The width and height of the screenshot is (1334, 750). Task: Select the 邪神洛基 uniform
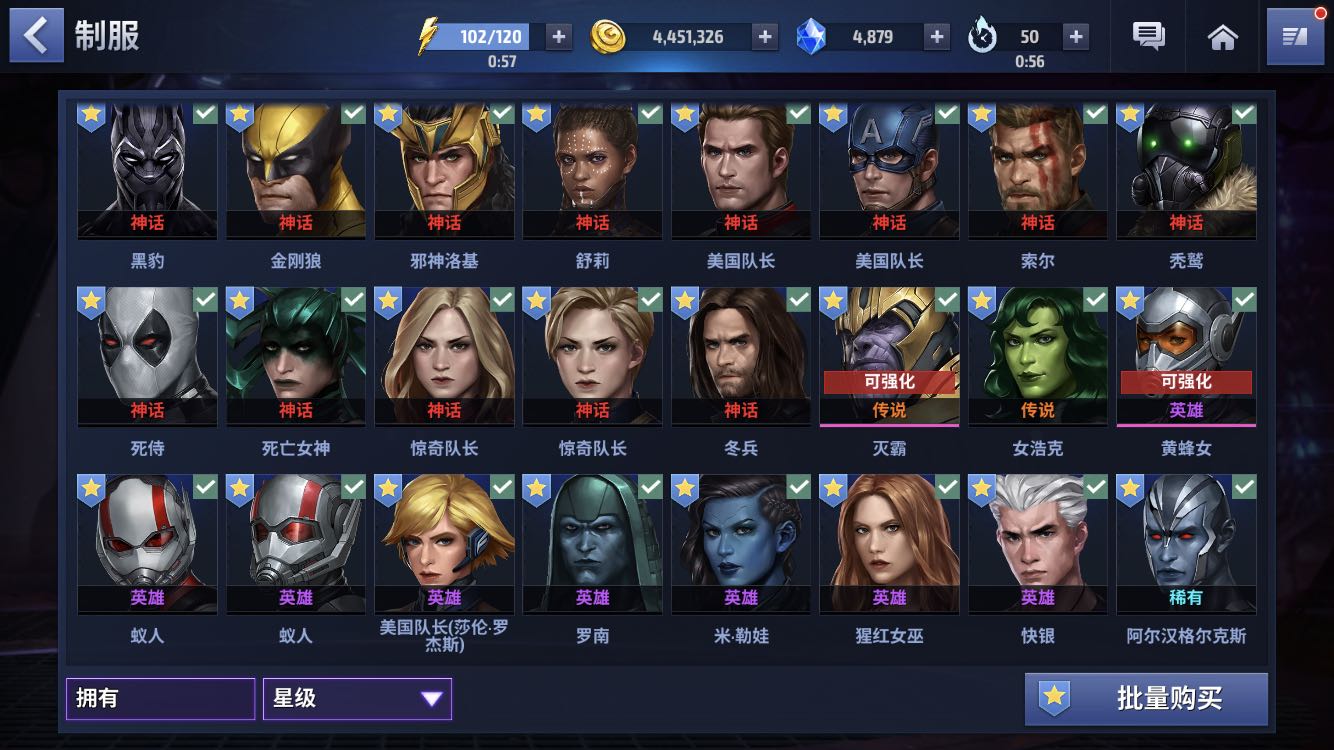[x=444, y=171]
